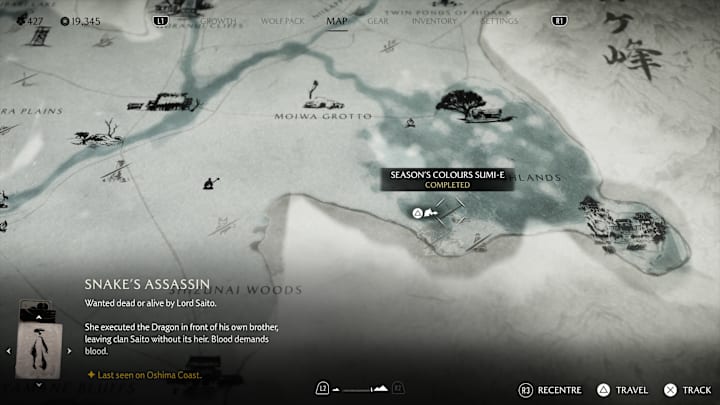The height and width of the screenshot is (405, 720).
Task: Switch to the Settings tab
Action: click(x=499, y=20)
